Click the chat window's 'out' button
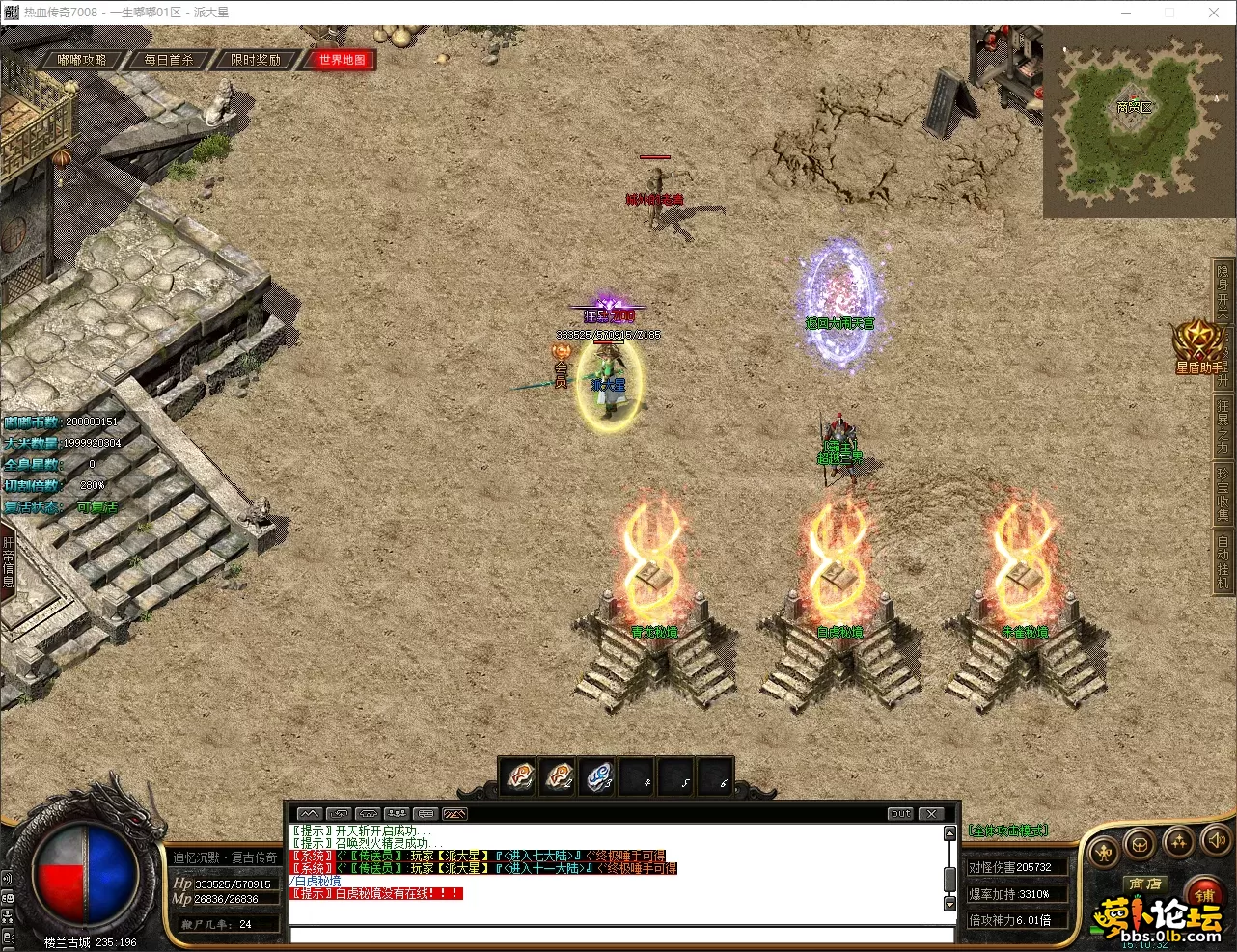The height and width of the screenshot is (952, 1237). point(900,814)
